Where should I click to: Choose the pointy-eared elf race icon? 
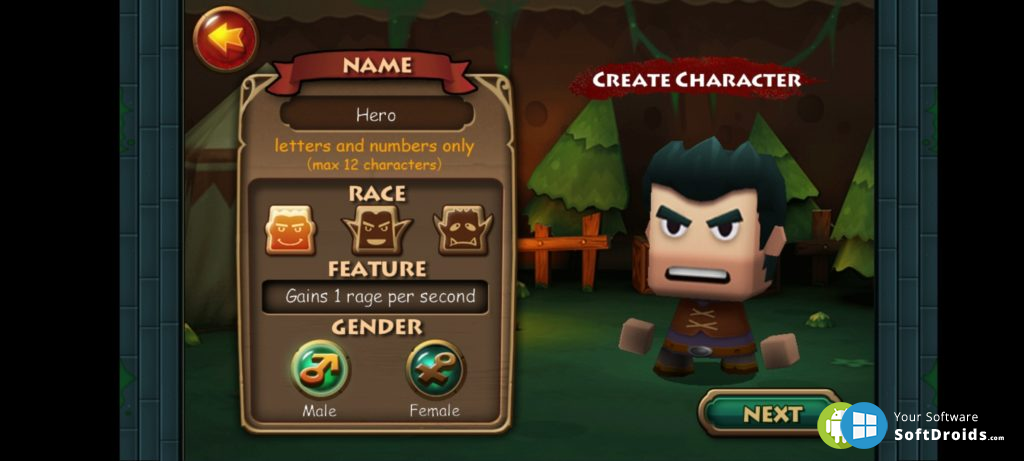click(x=377, y=230)
